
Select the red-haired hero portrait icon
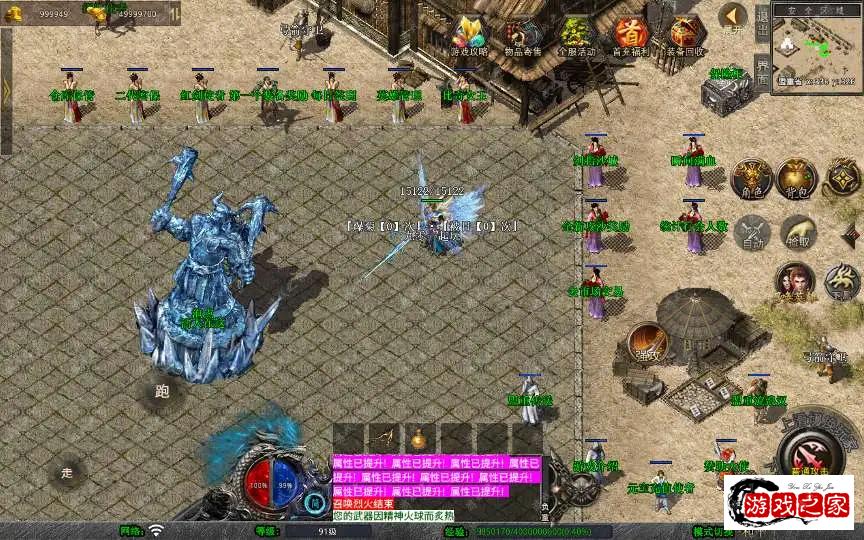coord(794,281)
